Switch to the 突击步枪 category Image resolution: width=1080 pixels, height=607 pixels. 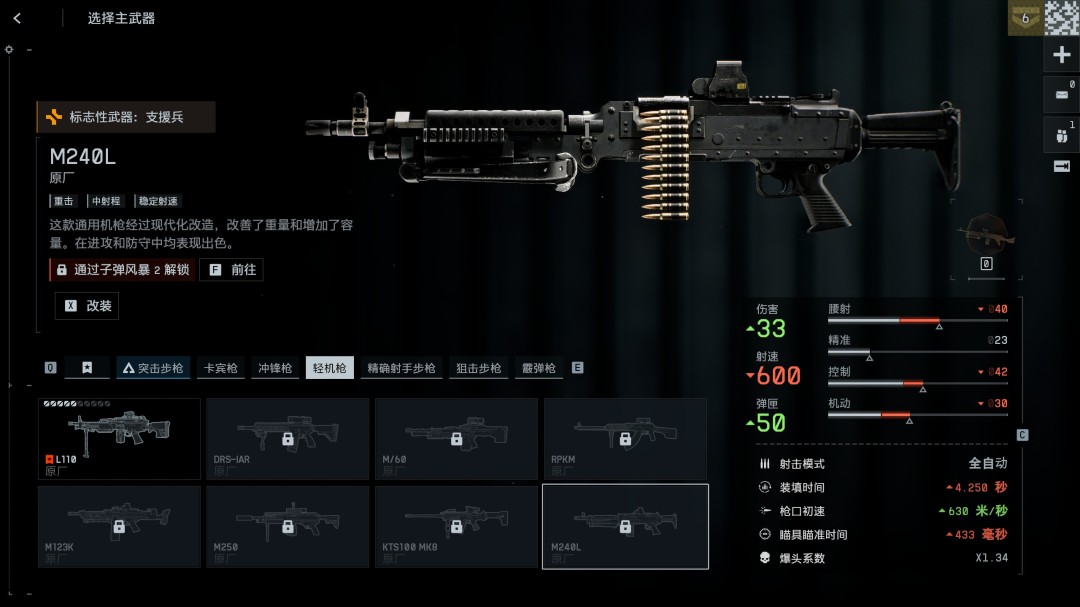click(x=152, y=368)
